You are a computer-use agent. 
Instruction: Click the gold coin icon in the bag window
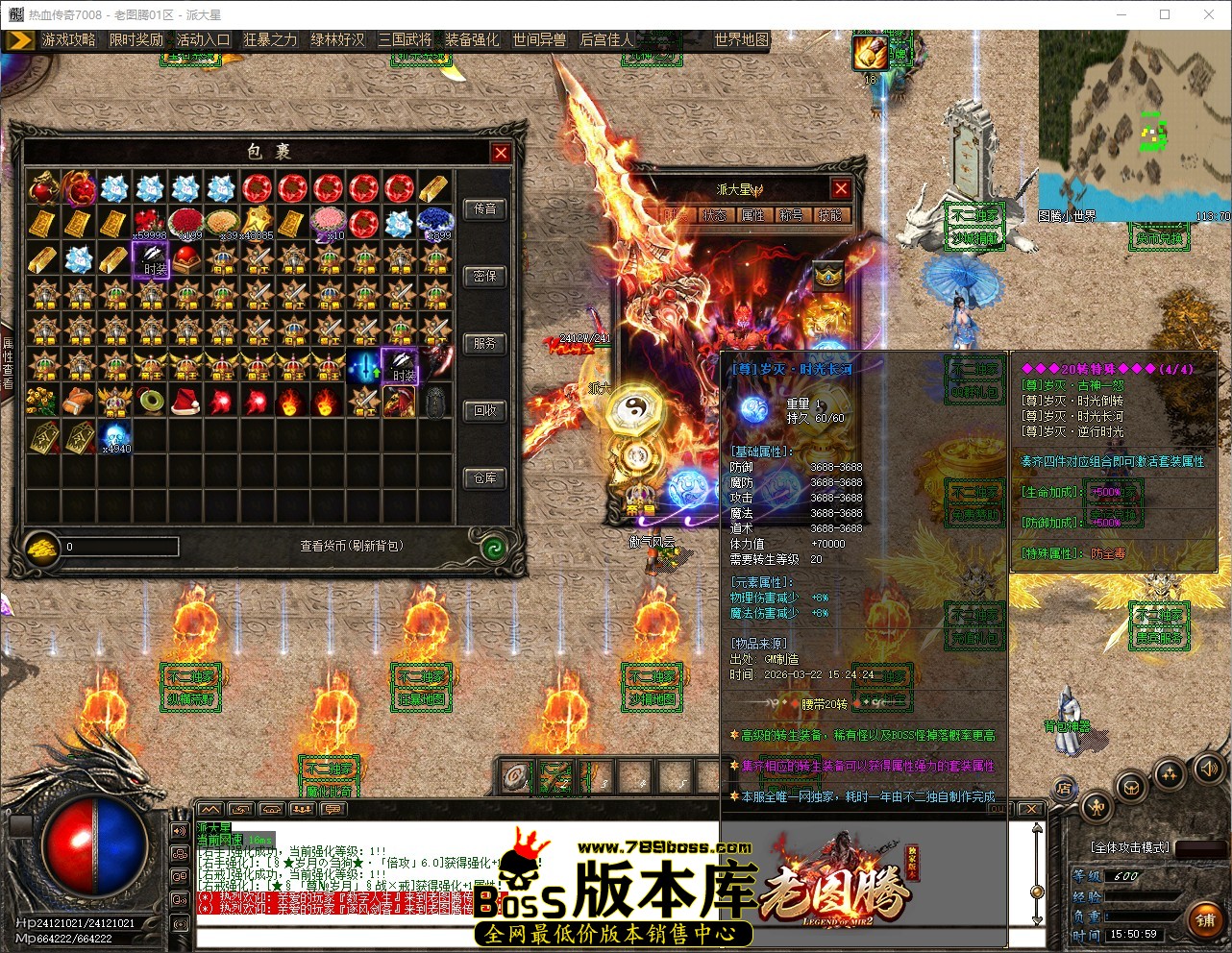pos(39,546)
